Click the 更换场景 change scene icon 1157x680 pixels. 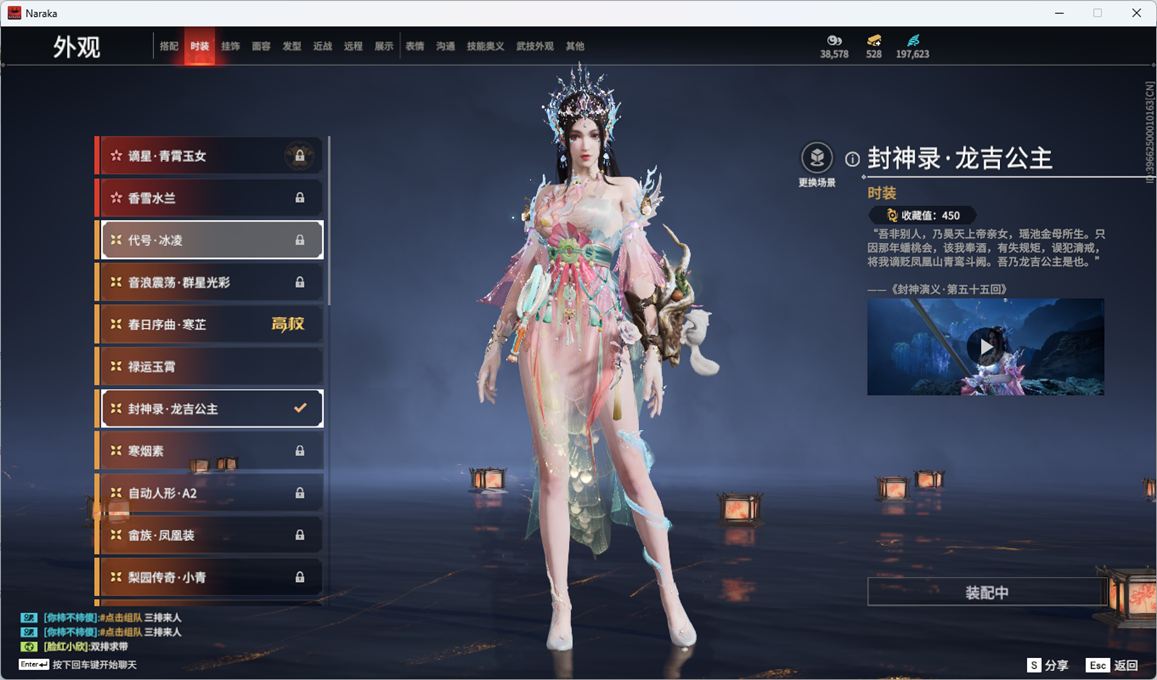[x=817, y=158]
